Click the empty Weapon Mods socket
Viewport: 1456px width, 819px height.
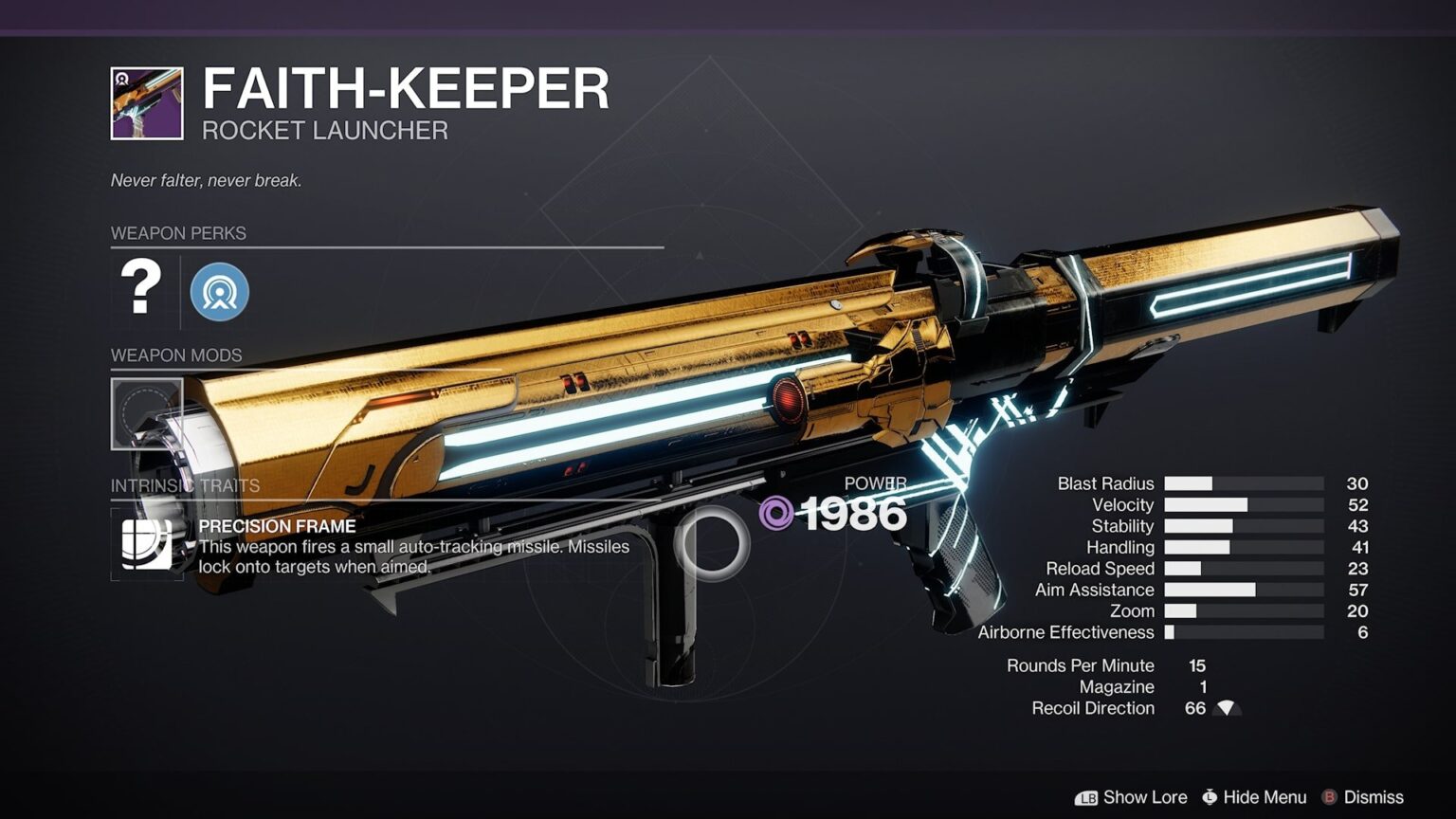(147, 414)
